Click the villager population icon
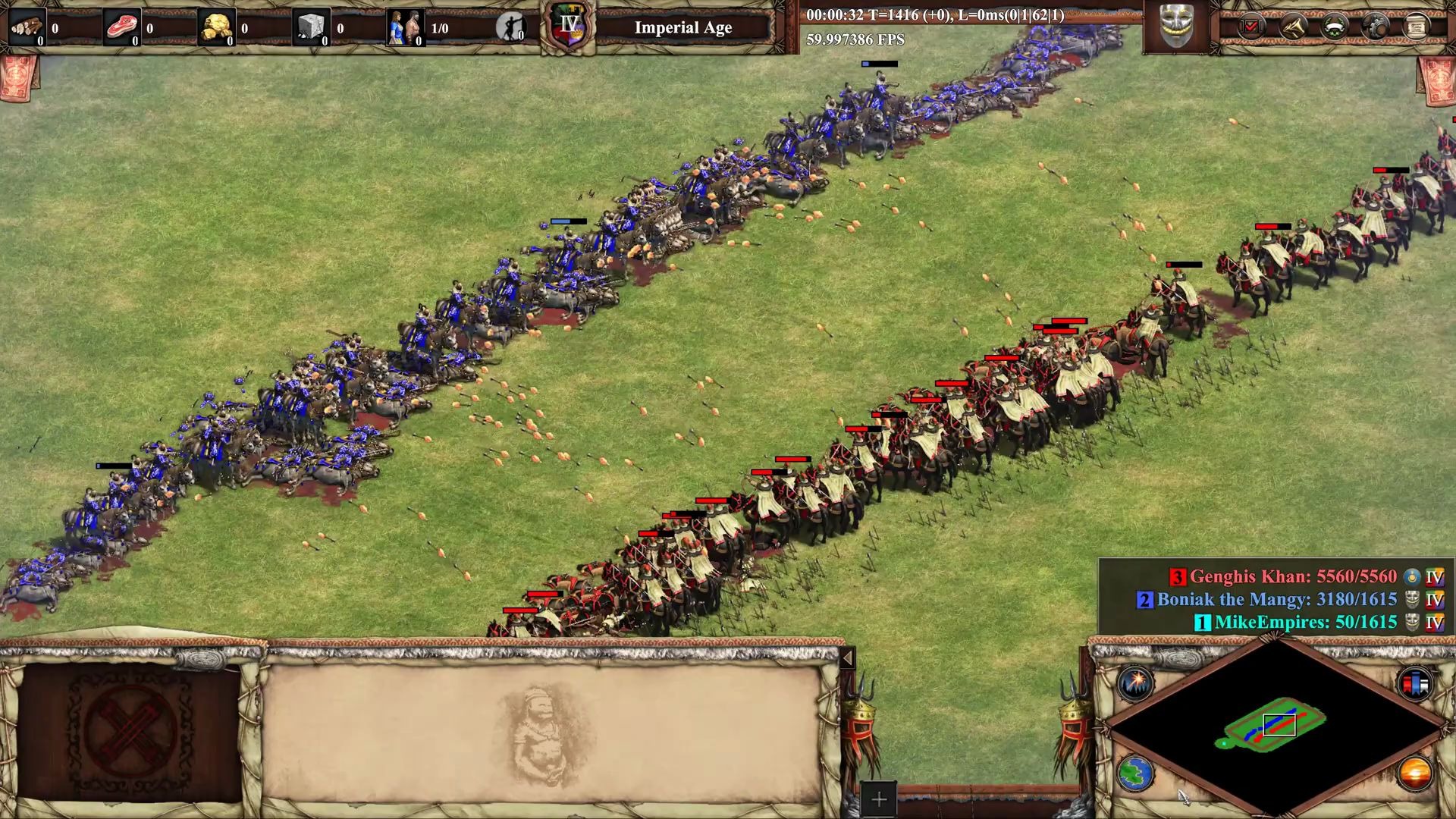Viewport: 1456px width, 819px height. [x=406, y=28]
